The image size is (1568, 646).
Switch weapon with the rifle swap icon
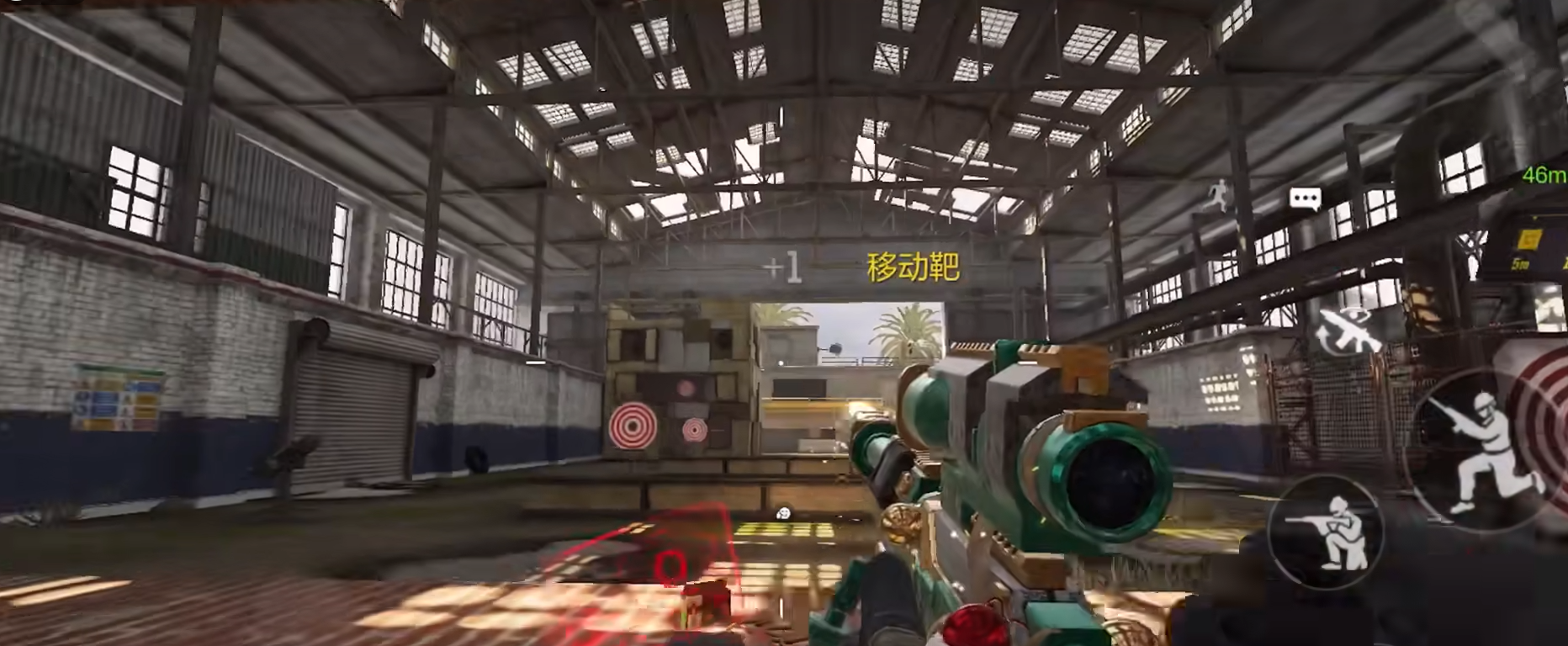pos(1348,332)
